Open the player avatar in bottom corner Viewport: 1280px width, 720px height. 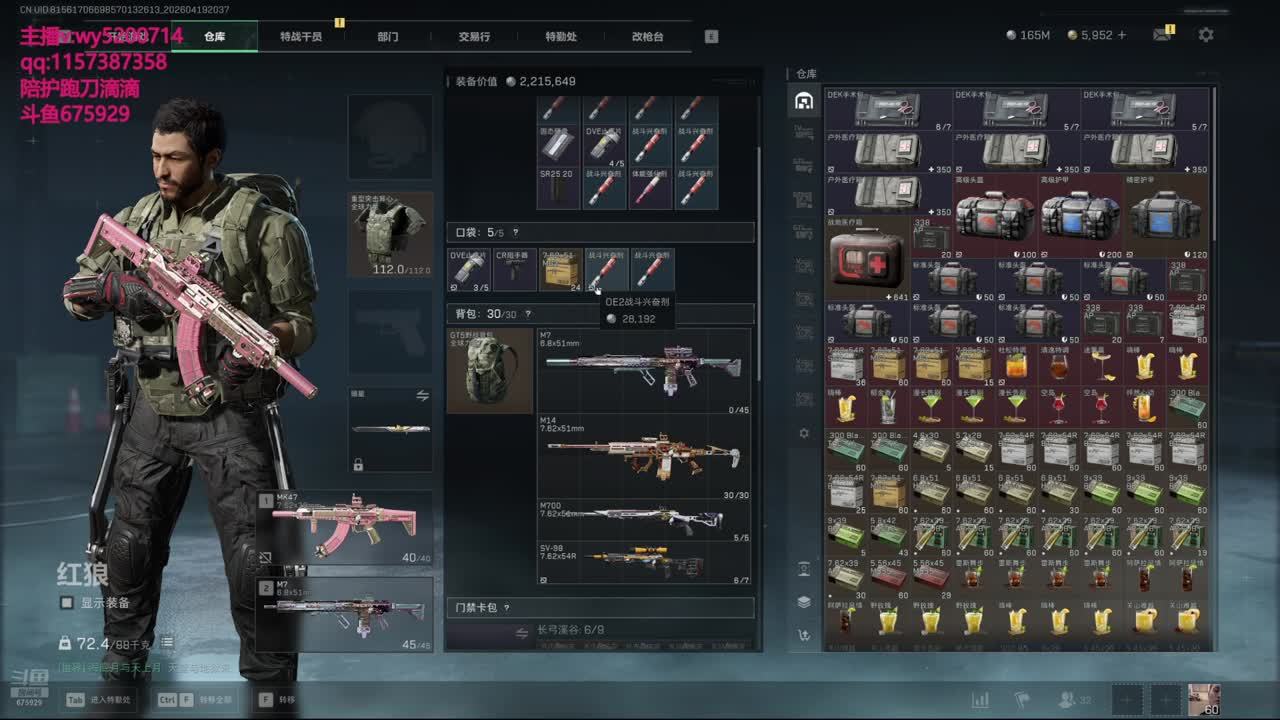1203,699
